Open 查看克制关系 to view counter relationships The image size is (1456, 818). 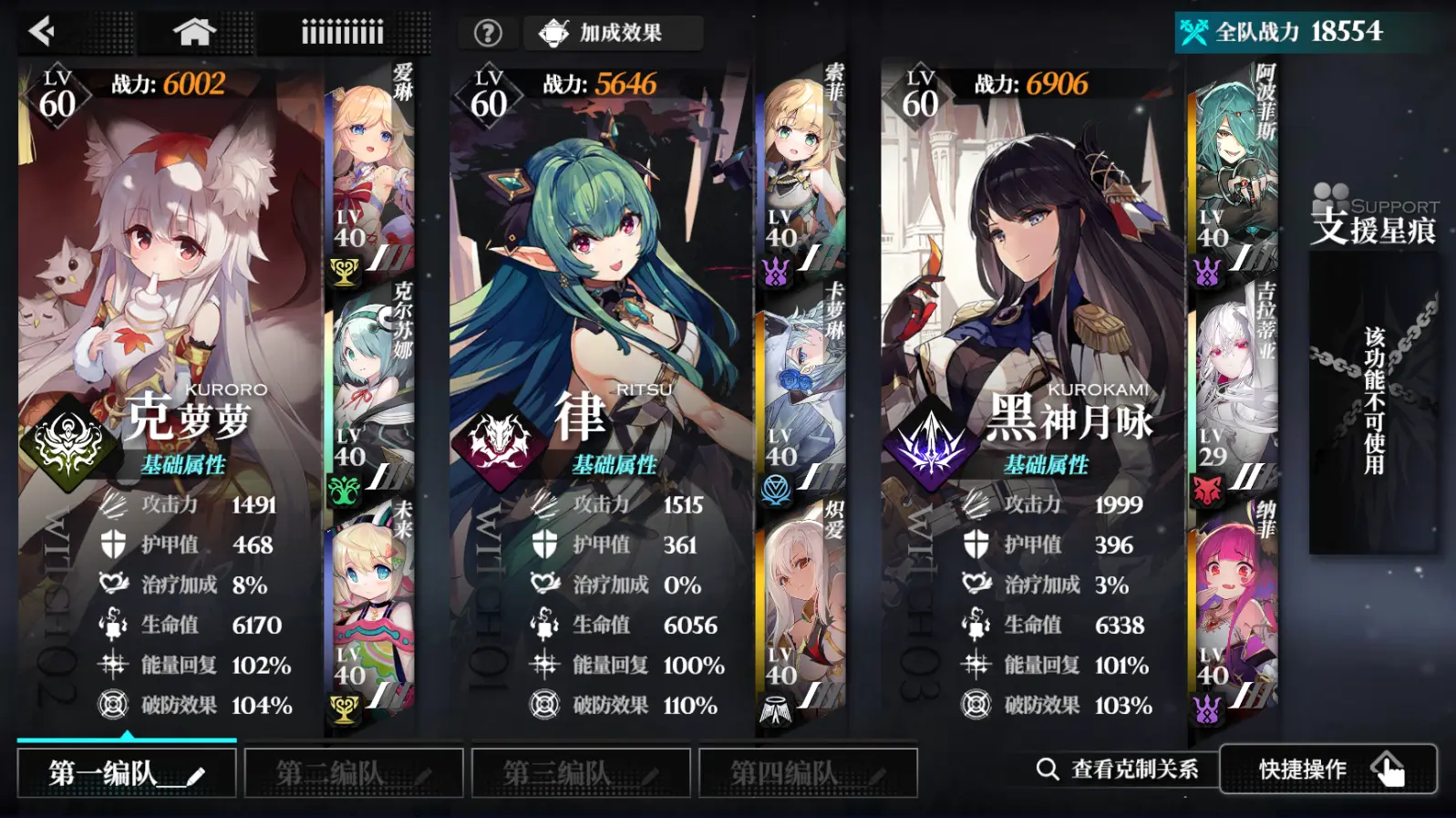(1121, 769)
